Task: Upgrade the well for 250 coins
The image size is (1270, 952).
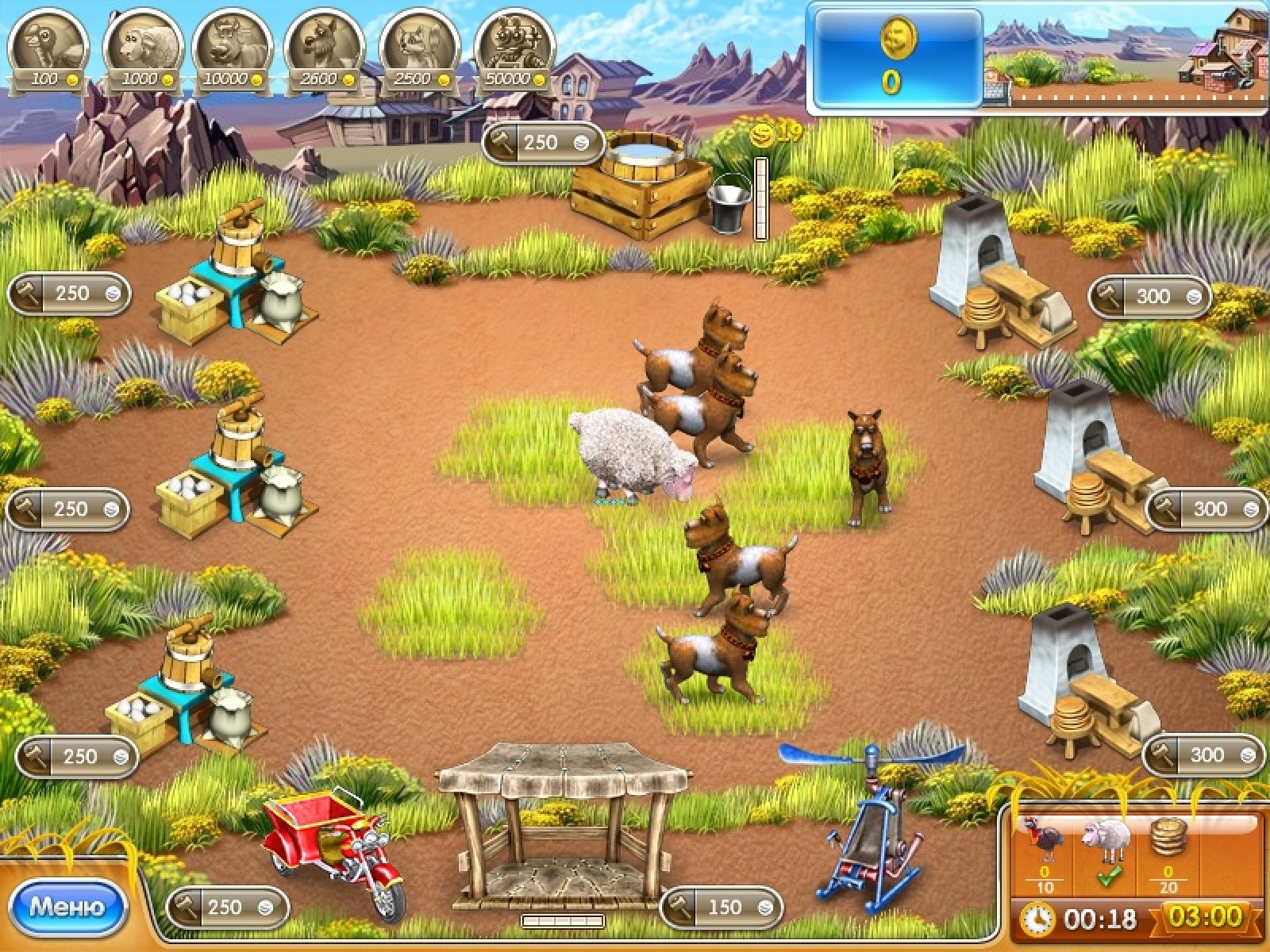Action: click(543, 143)
